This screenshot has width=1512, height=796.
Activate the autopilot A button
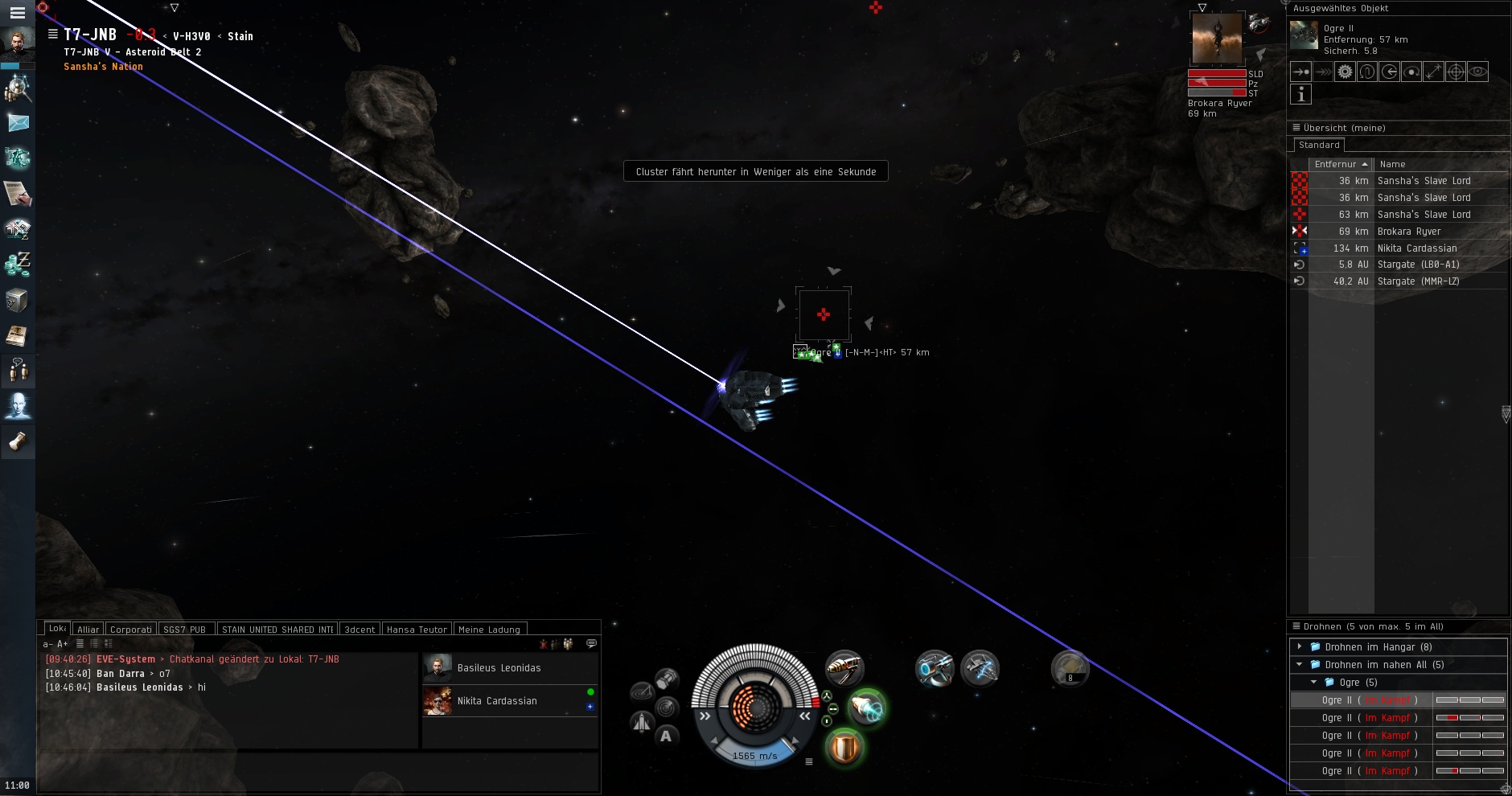(x=666, y=736)
